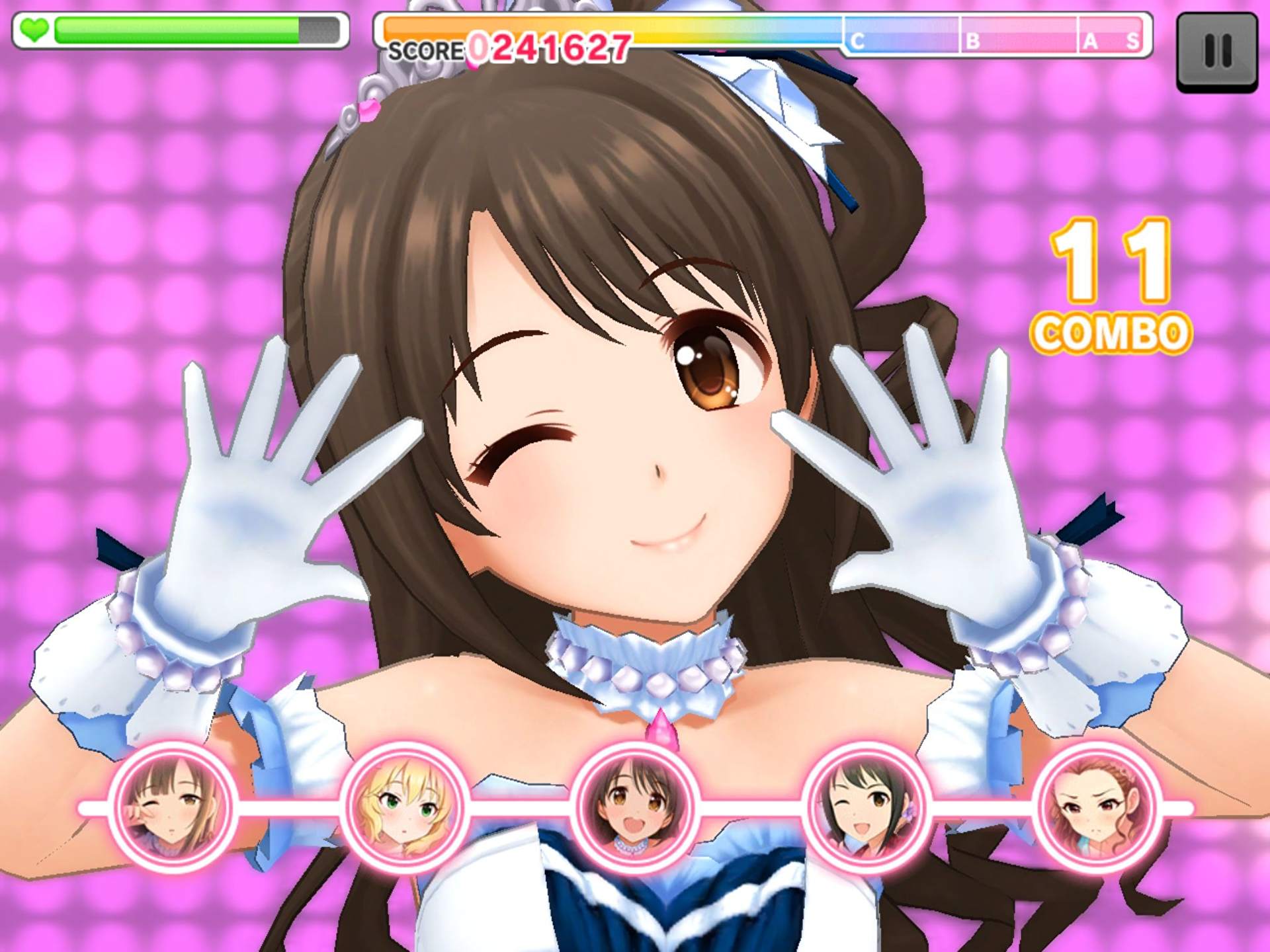Tap the brown-haired winking idol circle
Viewport: 1270px width, 952px height.
(x=172, y=807)
